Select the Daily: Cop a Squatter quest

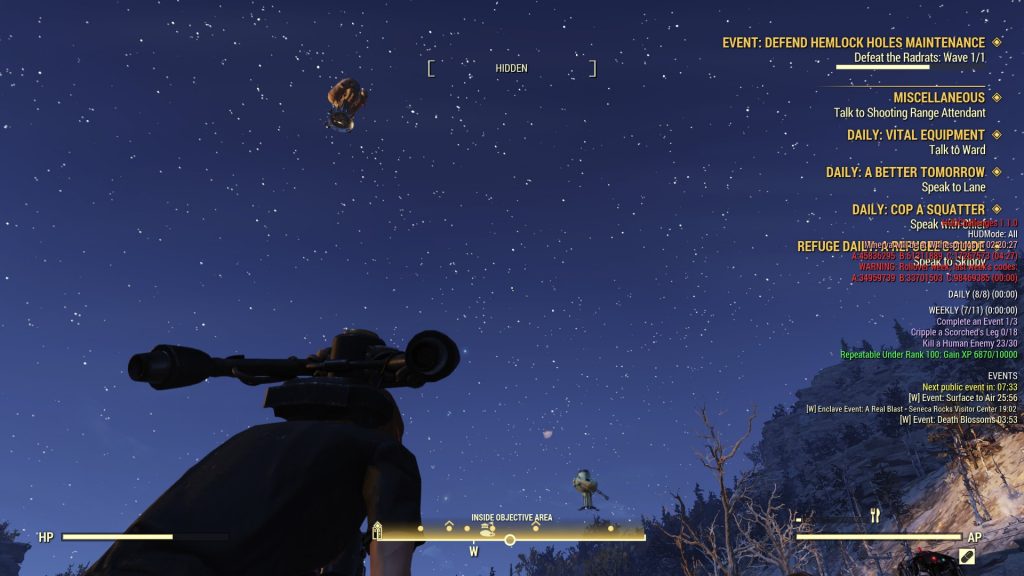[918, 209]
